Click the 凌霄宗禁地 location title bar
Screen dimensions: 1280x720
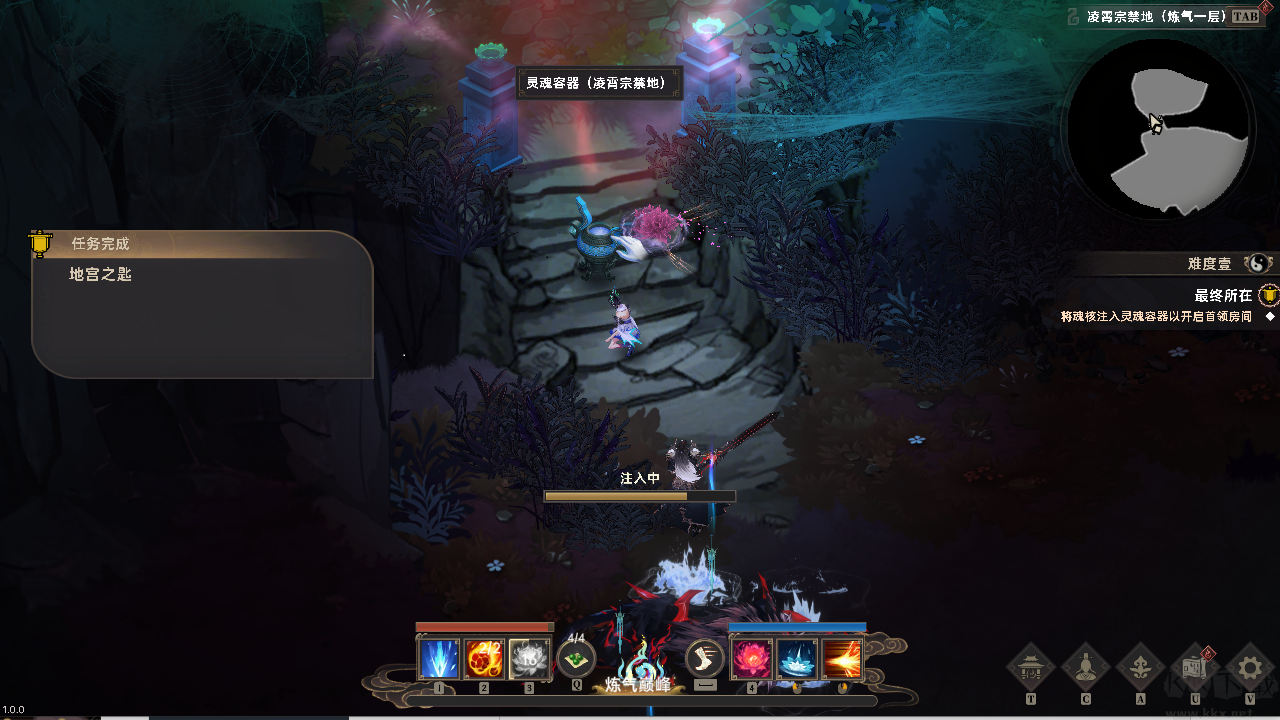[x=1158, y=17]
